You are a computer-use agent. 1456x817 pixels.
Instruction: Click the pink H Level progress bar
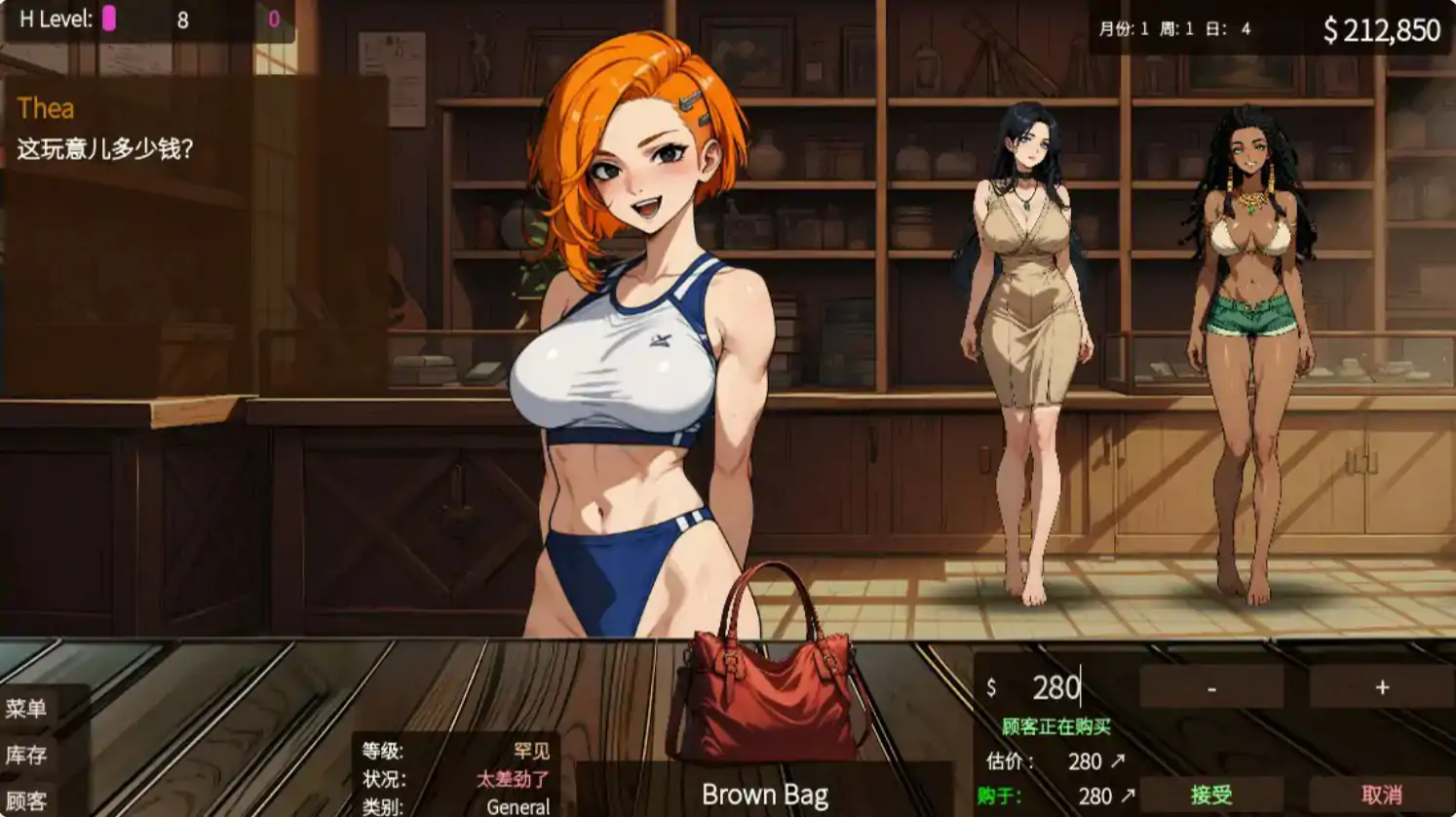click(110, 17)
